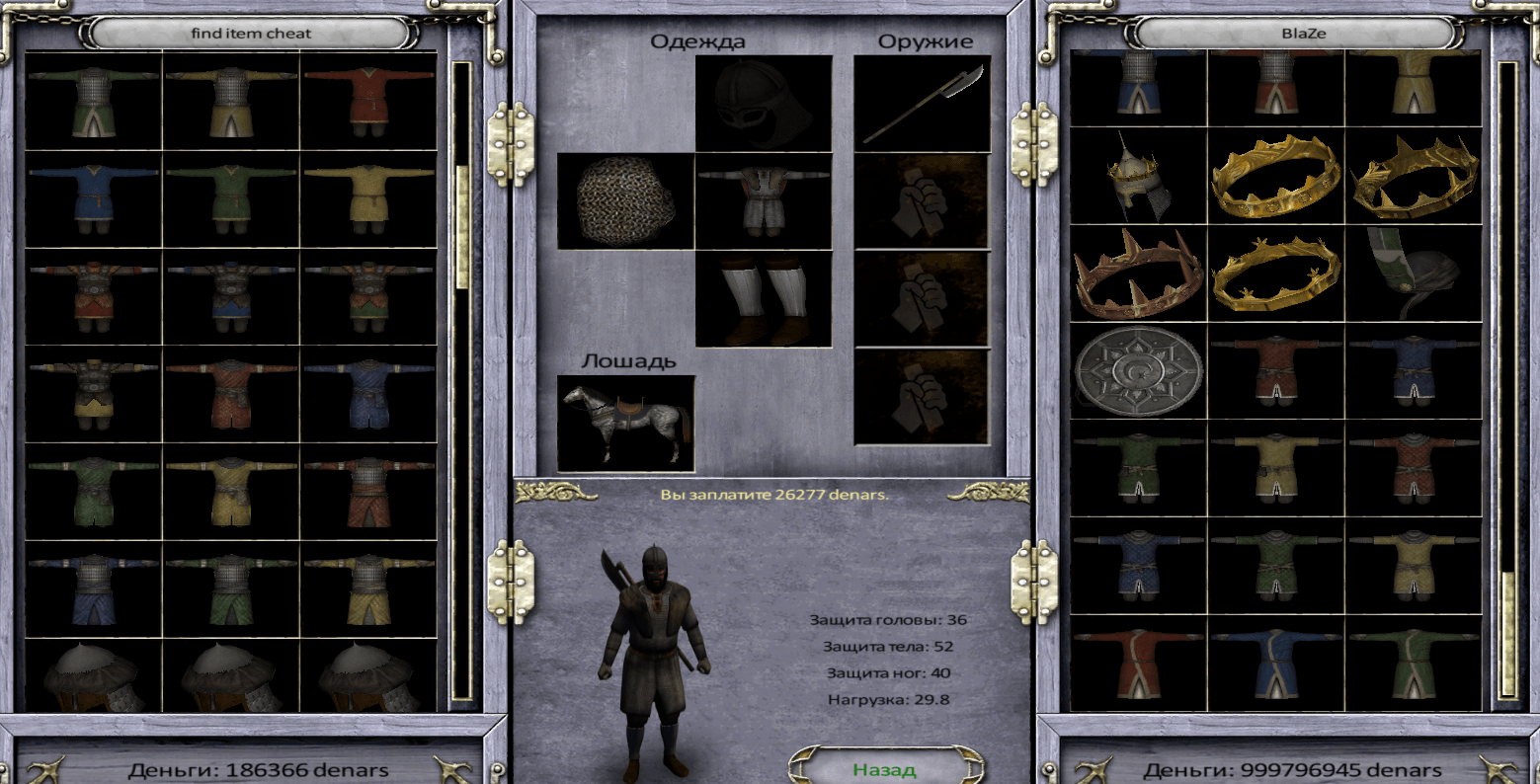Select the round silver shield in BlaZe's inventory
Screen dimensions: 1540x784
pyautogui.click(x=1138, y=371)
